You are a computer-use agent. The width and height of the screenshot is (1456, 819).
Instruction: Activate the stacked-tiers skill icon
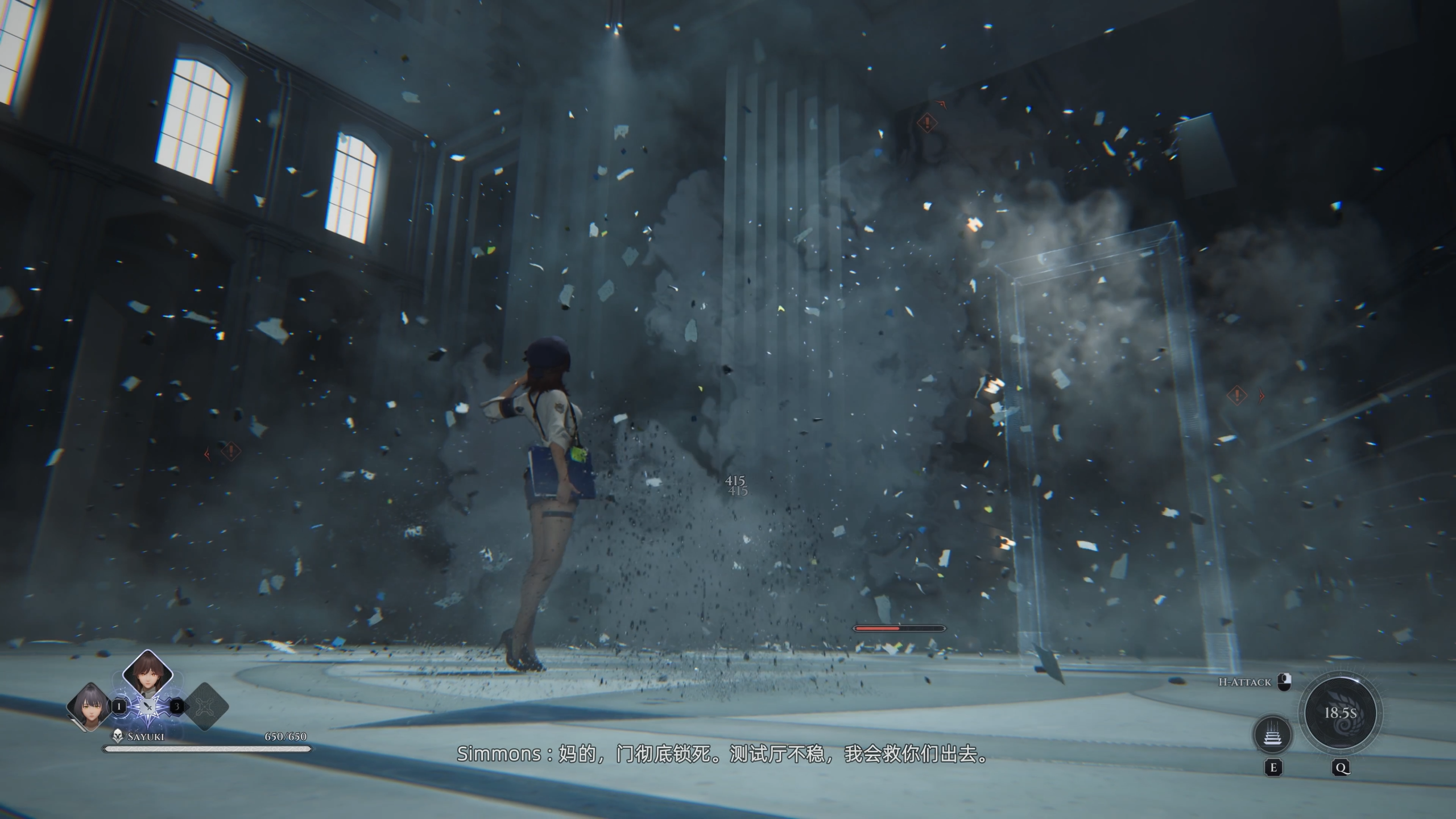[1273, 734]
